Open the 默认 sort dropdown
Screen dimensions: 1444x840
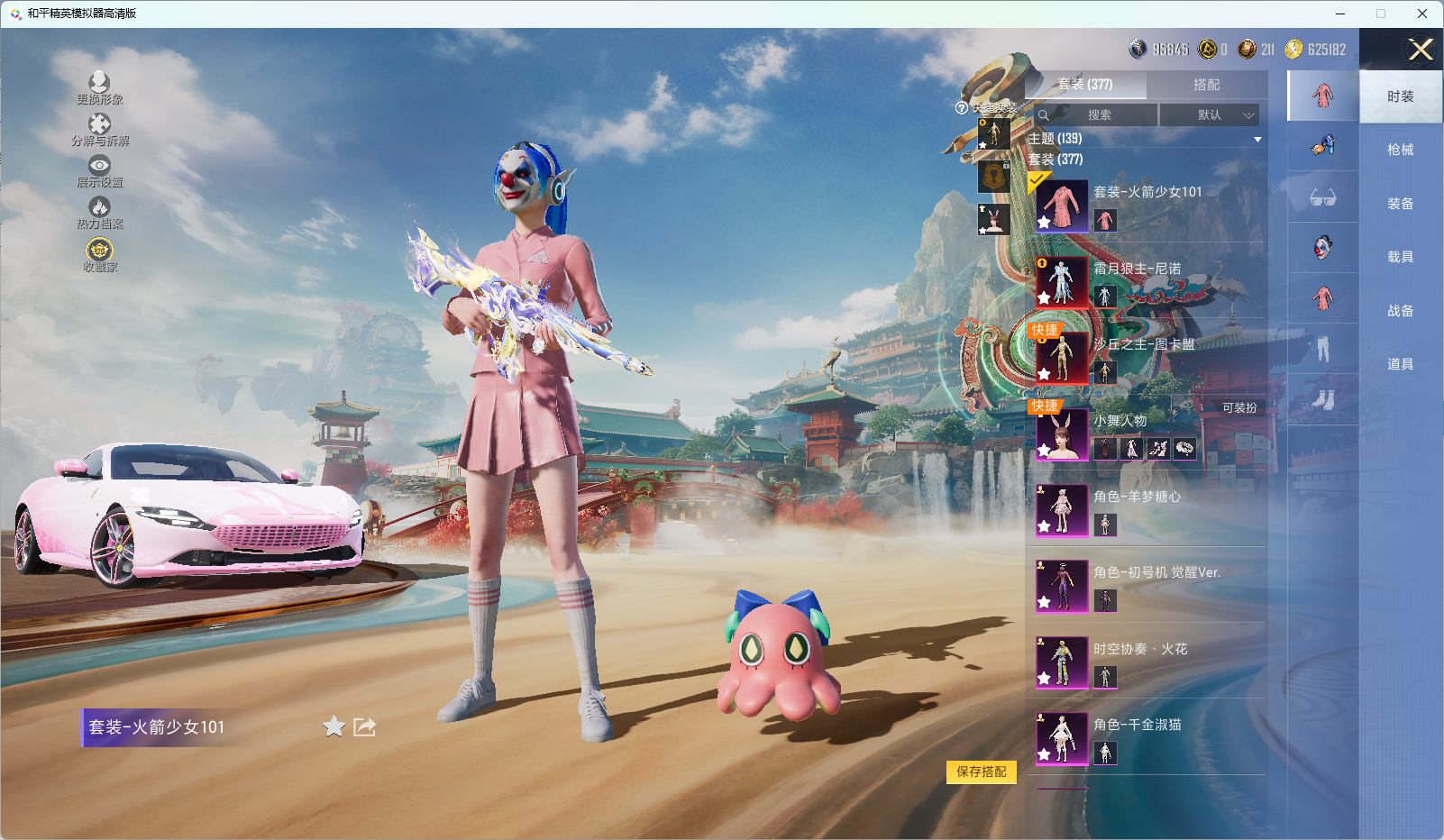click(1208, 115)
